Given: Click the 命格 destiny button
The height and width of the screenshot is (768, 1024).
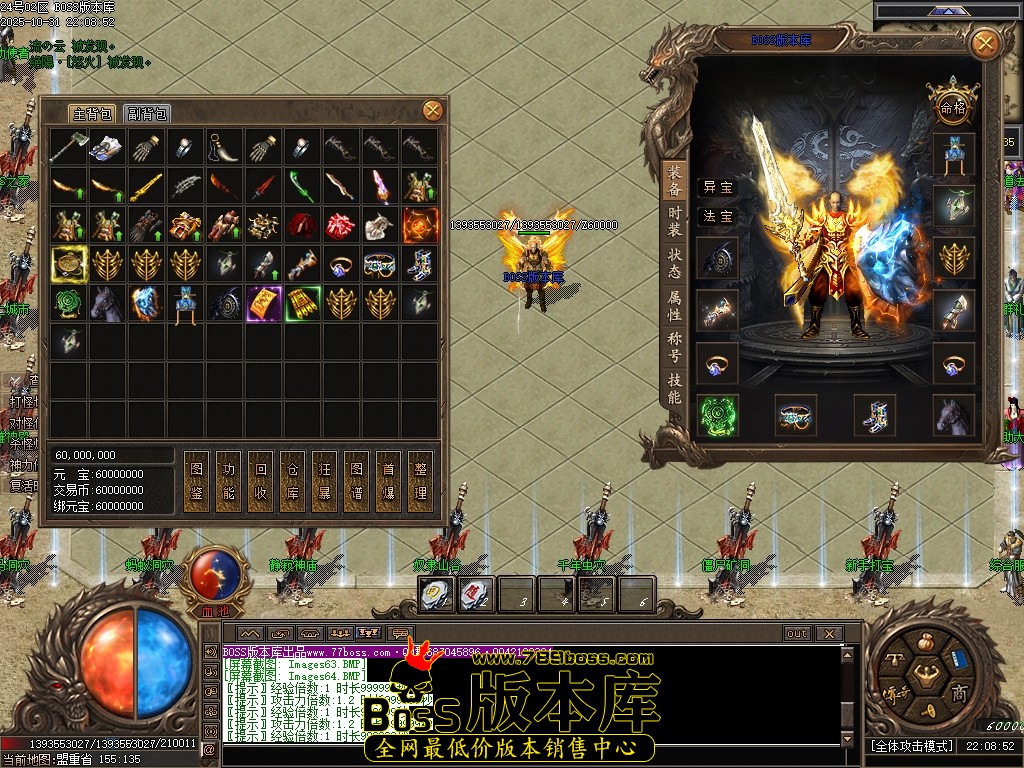Looking at the screenshot, I should pyautogui.click(x=952, y=107).
